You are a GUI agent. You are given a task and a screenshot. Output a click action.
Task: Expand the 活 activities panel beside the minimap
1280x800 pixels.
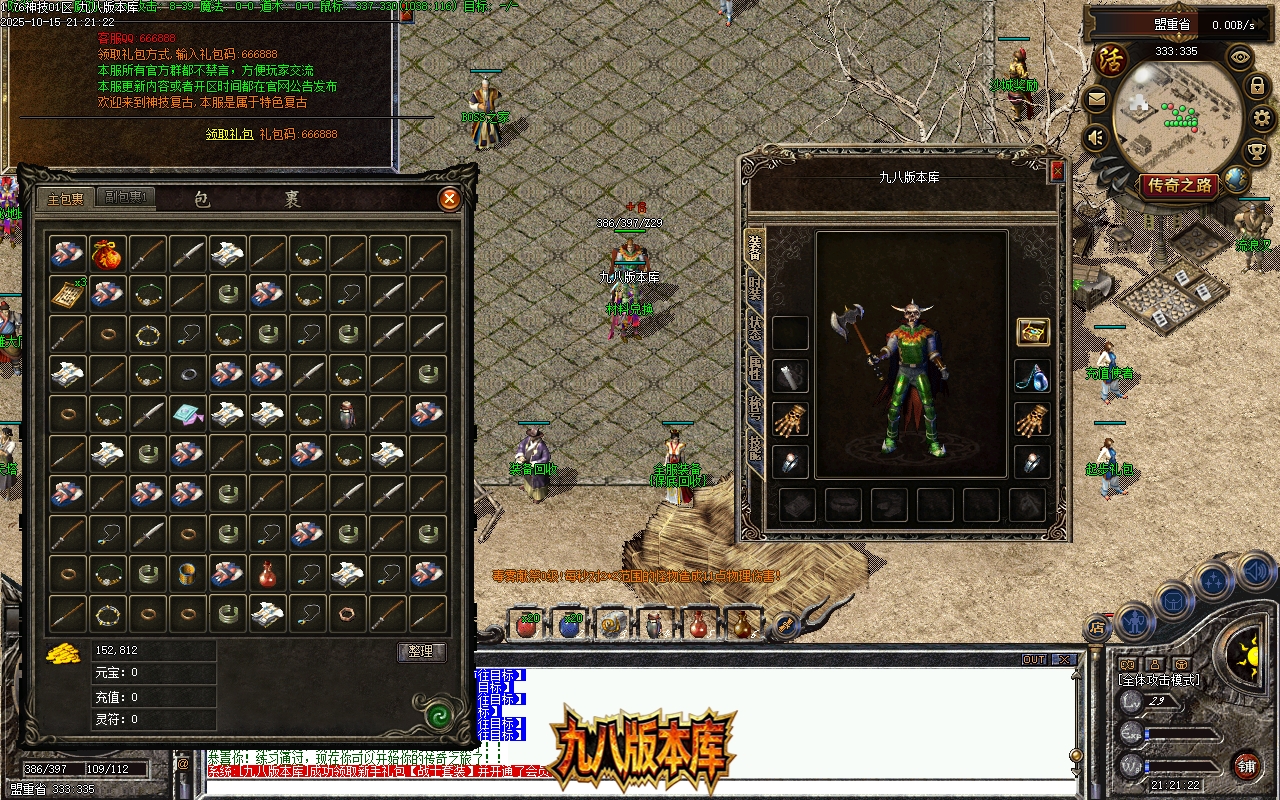click(1110, 58)
